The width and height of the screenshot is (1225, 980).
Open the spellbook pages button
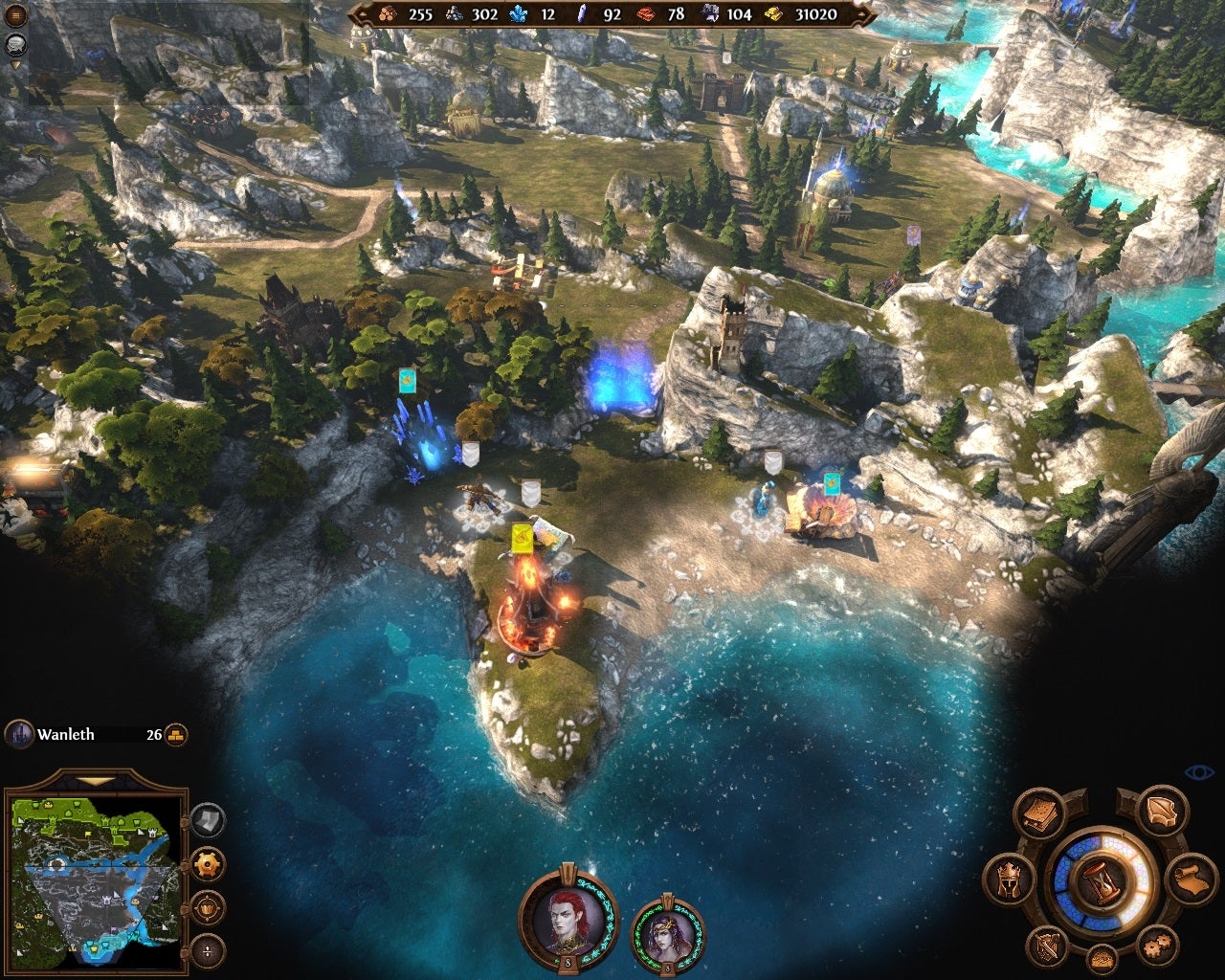point(1040,814)
